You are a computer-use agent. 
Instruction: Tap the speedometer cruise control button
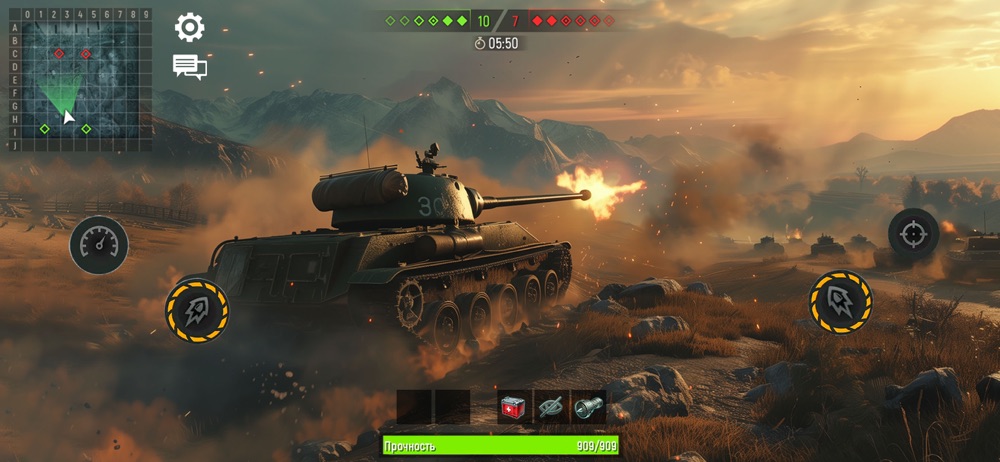(98, 245)
